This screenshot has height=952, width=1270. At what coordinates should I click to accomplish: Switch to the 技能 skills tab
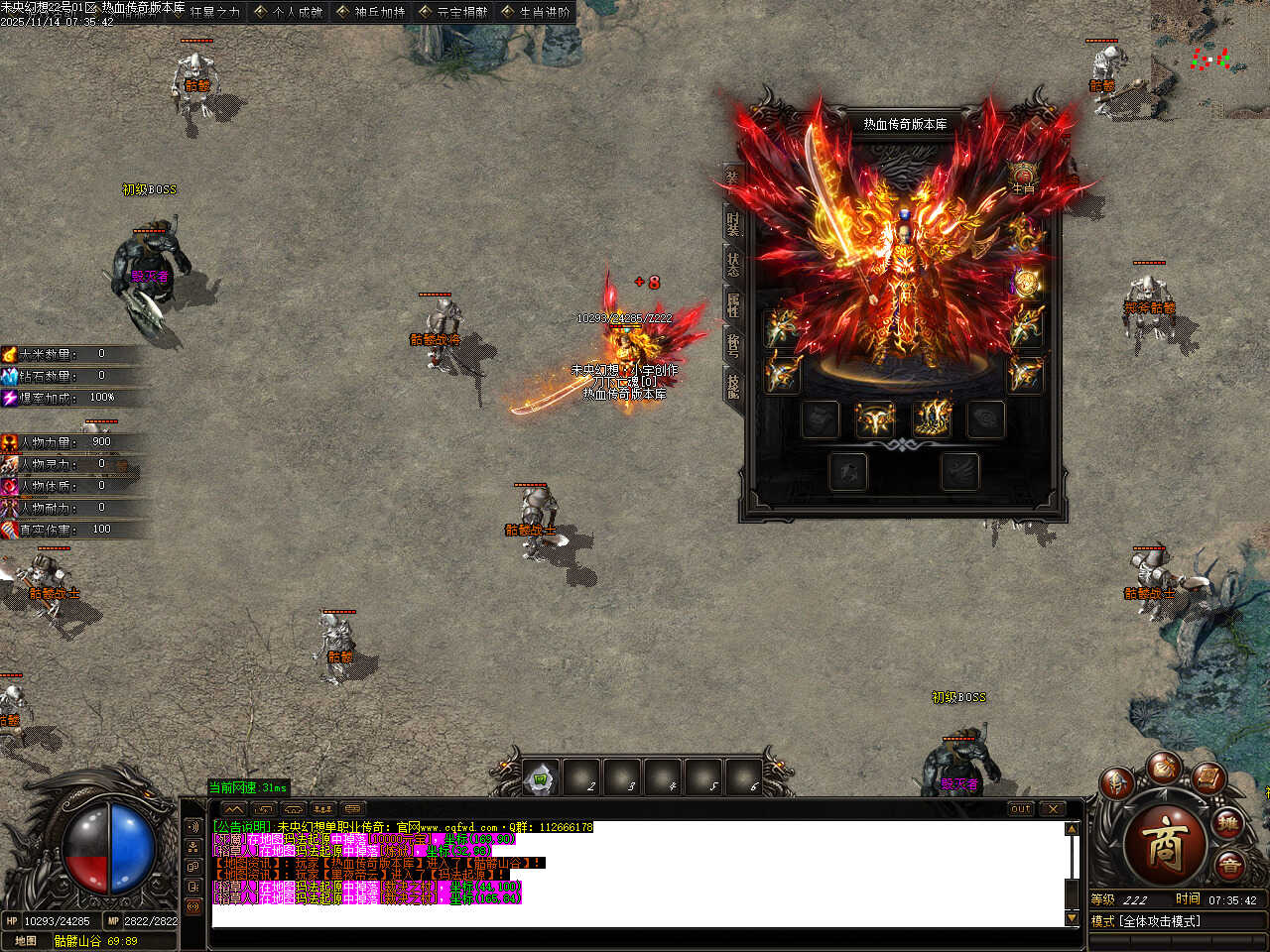[x=732, y=385]
